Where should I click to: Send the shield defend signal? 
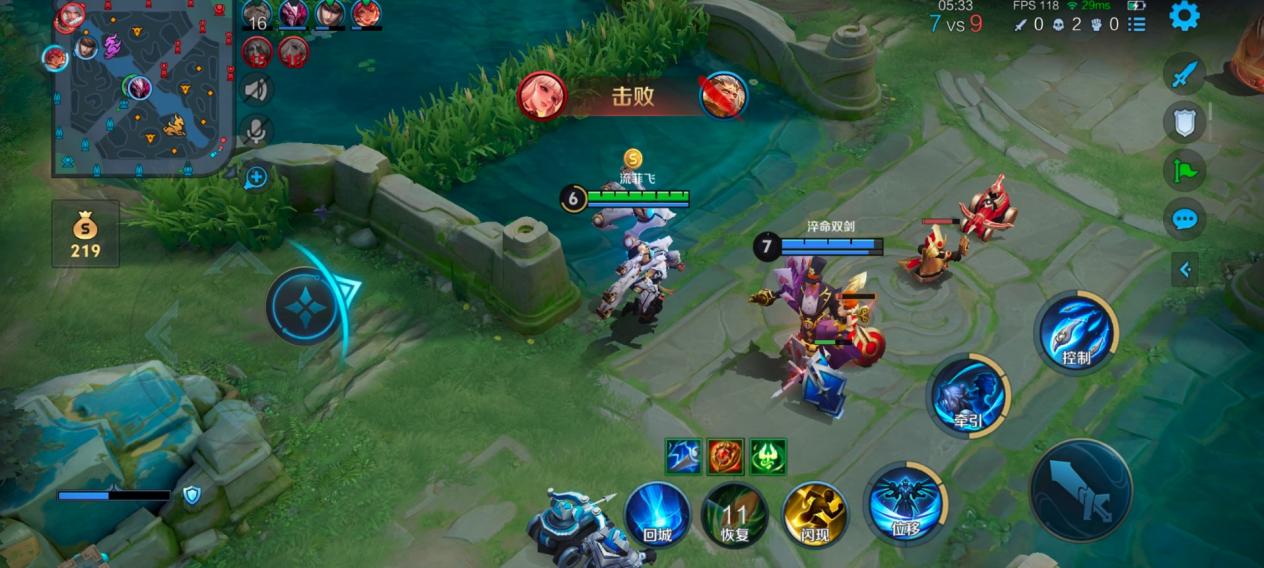click(1184, 122)
